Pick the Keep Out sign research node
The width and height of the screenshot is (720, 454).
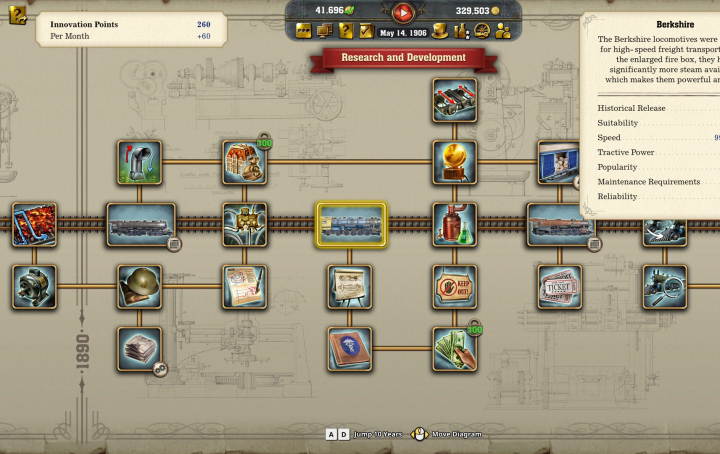click(455, 287)
